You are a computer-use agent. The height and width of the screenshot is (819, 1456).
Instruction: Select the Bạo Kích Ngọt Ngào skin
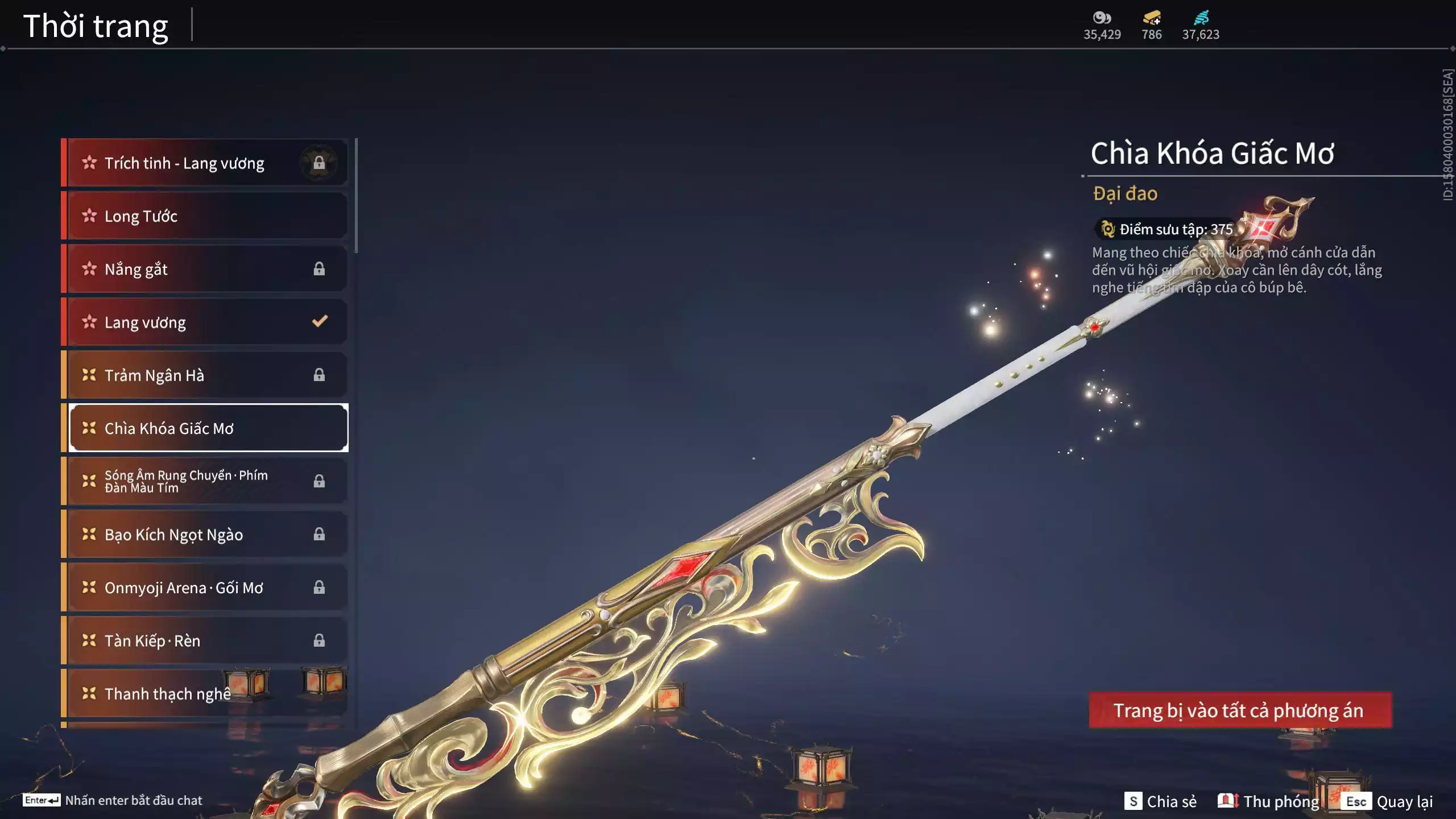pos(207,535)
